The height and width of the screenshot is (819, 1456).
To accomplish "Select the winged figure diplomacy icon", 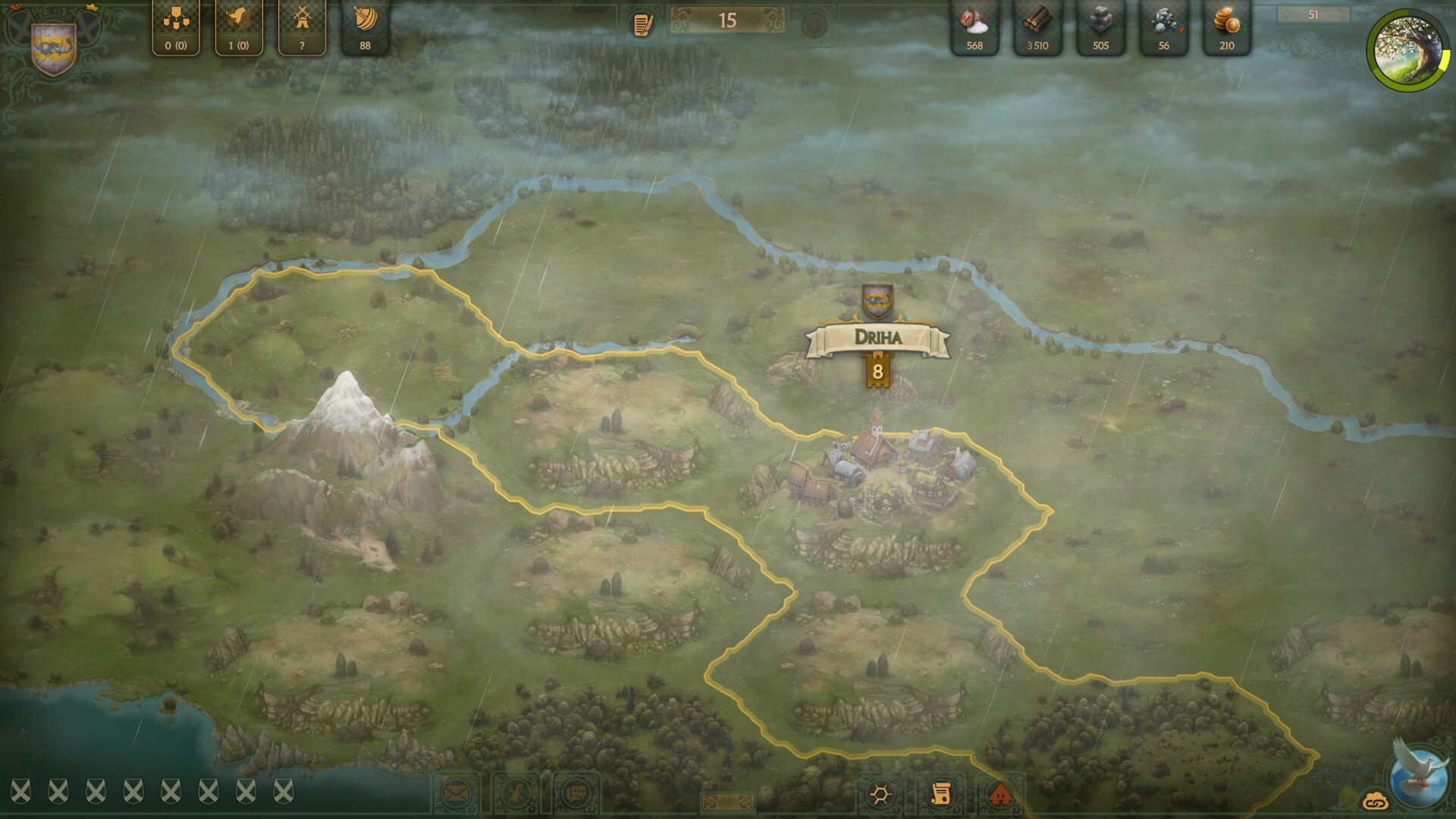I will pos(516,793).
